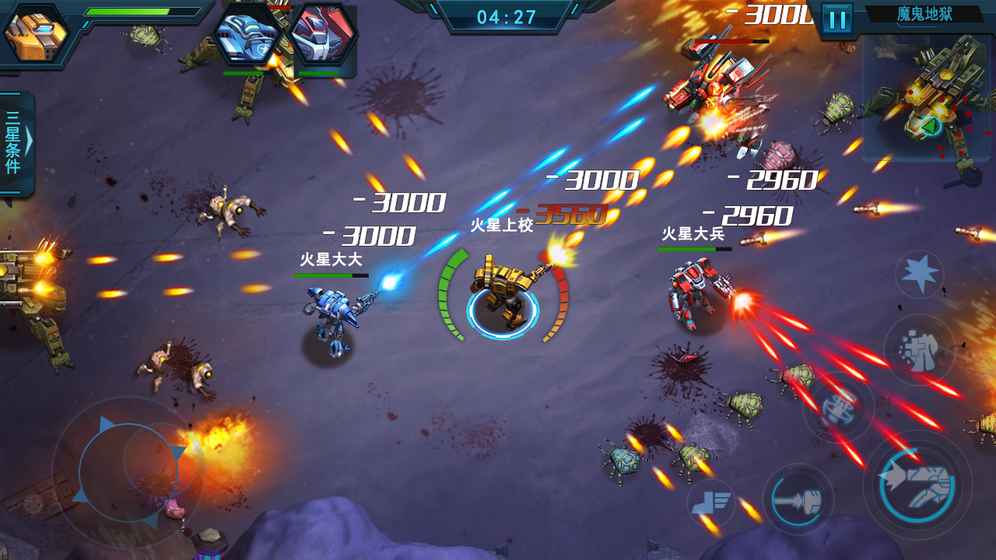996x560 pixels.
Task: Pause the game with the pause button
Action: pos(836,18)
